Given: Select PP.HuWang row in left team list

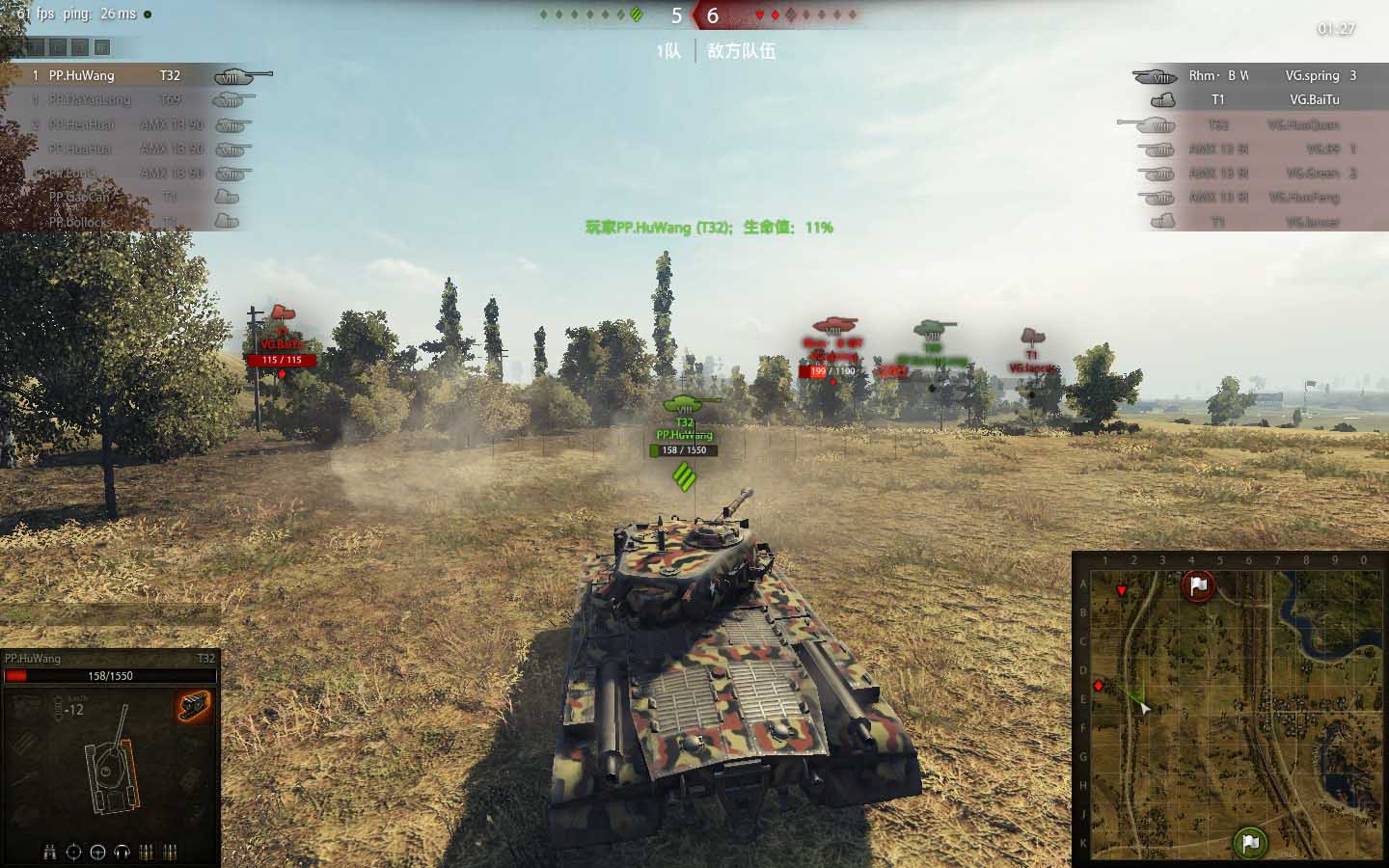Looking at the screenshot, I should click(116, 75).
